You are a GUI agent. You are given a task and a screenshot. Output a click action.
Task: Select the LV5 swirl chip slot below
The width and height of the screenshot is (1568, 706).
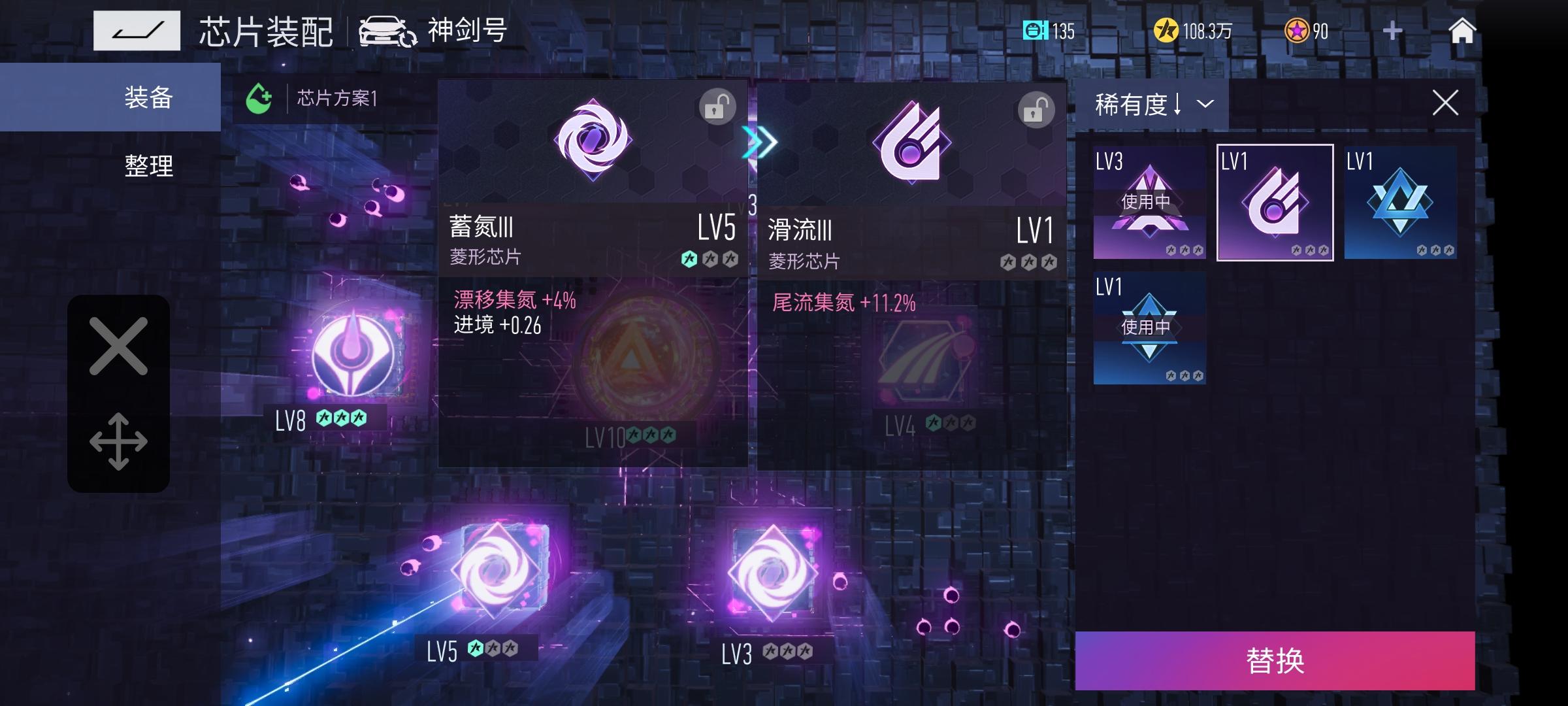pyautogui.click(x=498, y=569)
